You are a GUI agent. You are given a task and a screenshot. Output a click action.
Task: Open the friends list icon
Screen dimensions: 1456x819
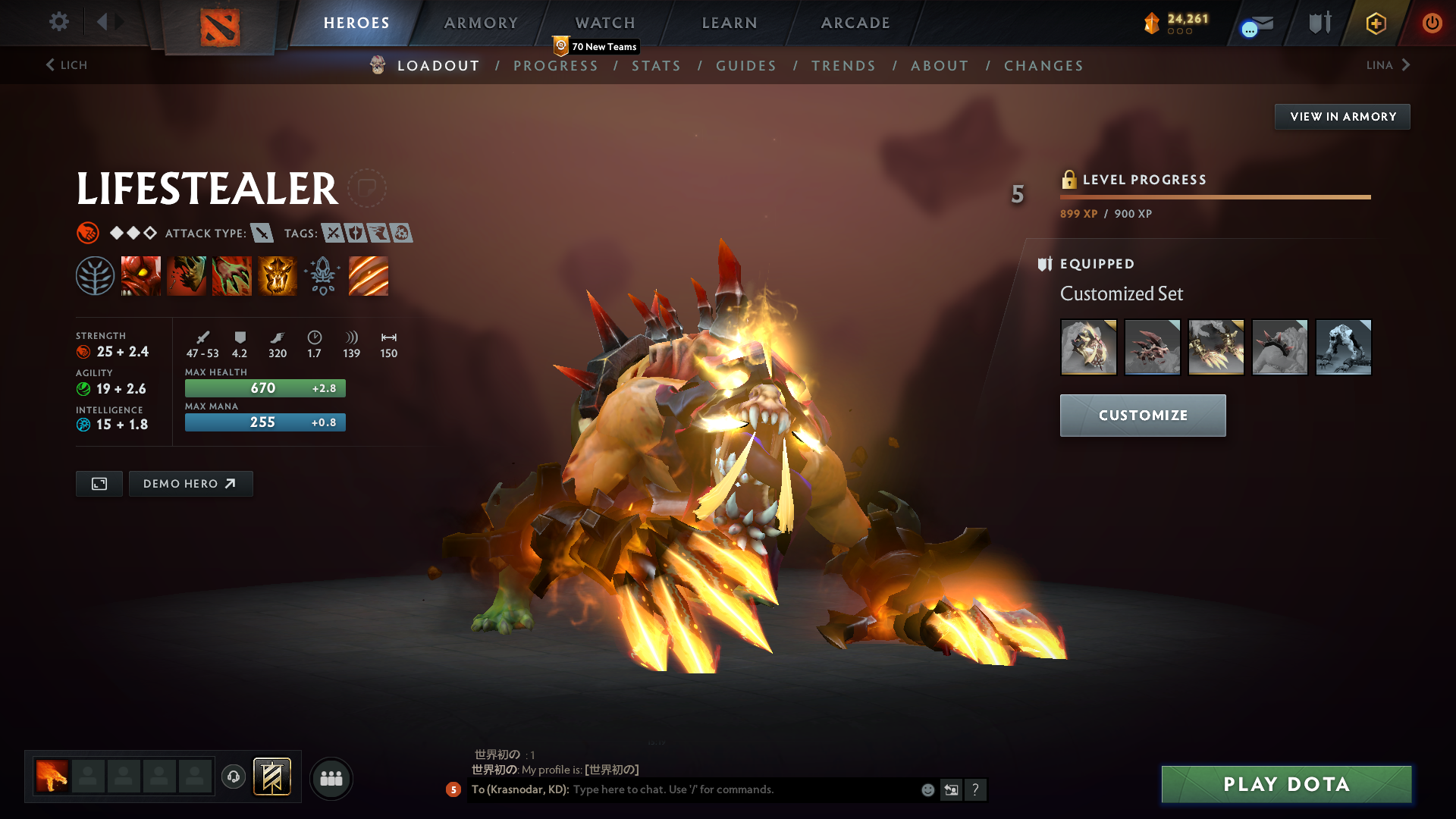[x=331, y=778]
